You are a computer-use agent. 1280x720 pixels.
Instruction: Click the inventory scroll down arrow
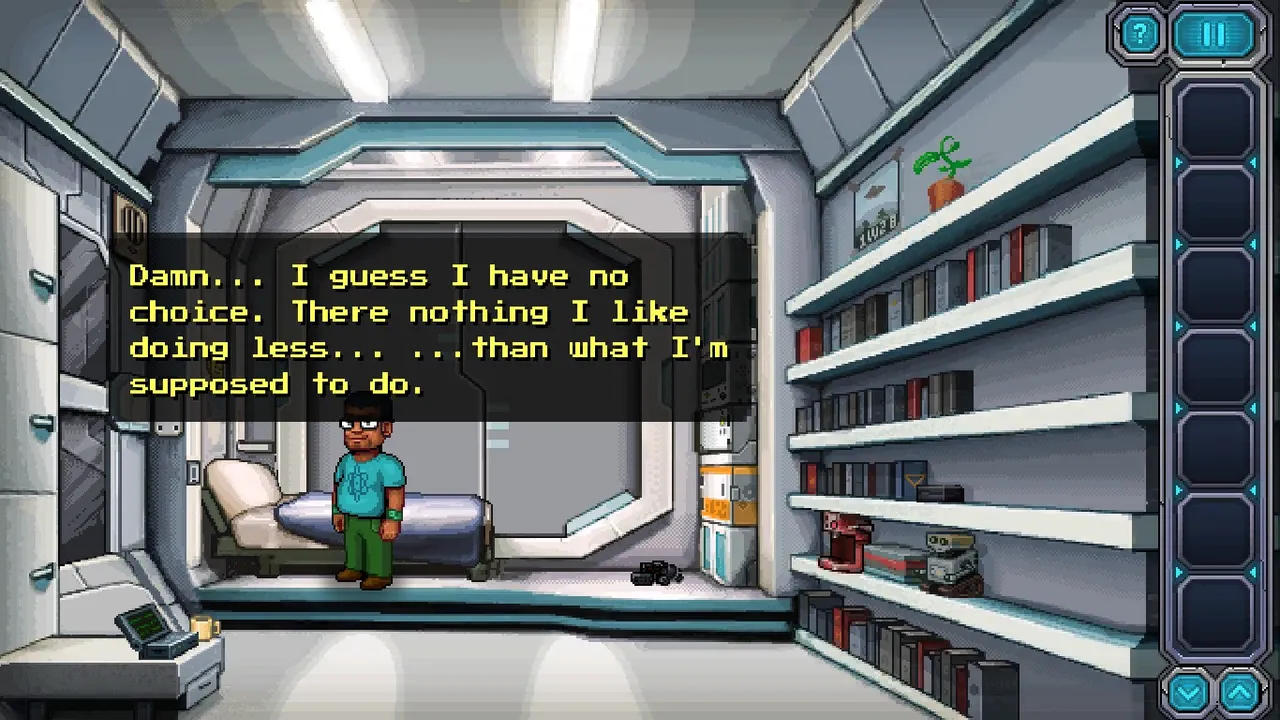click(1188, 692)
